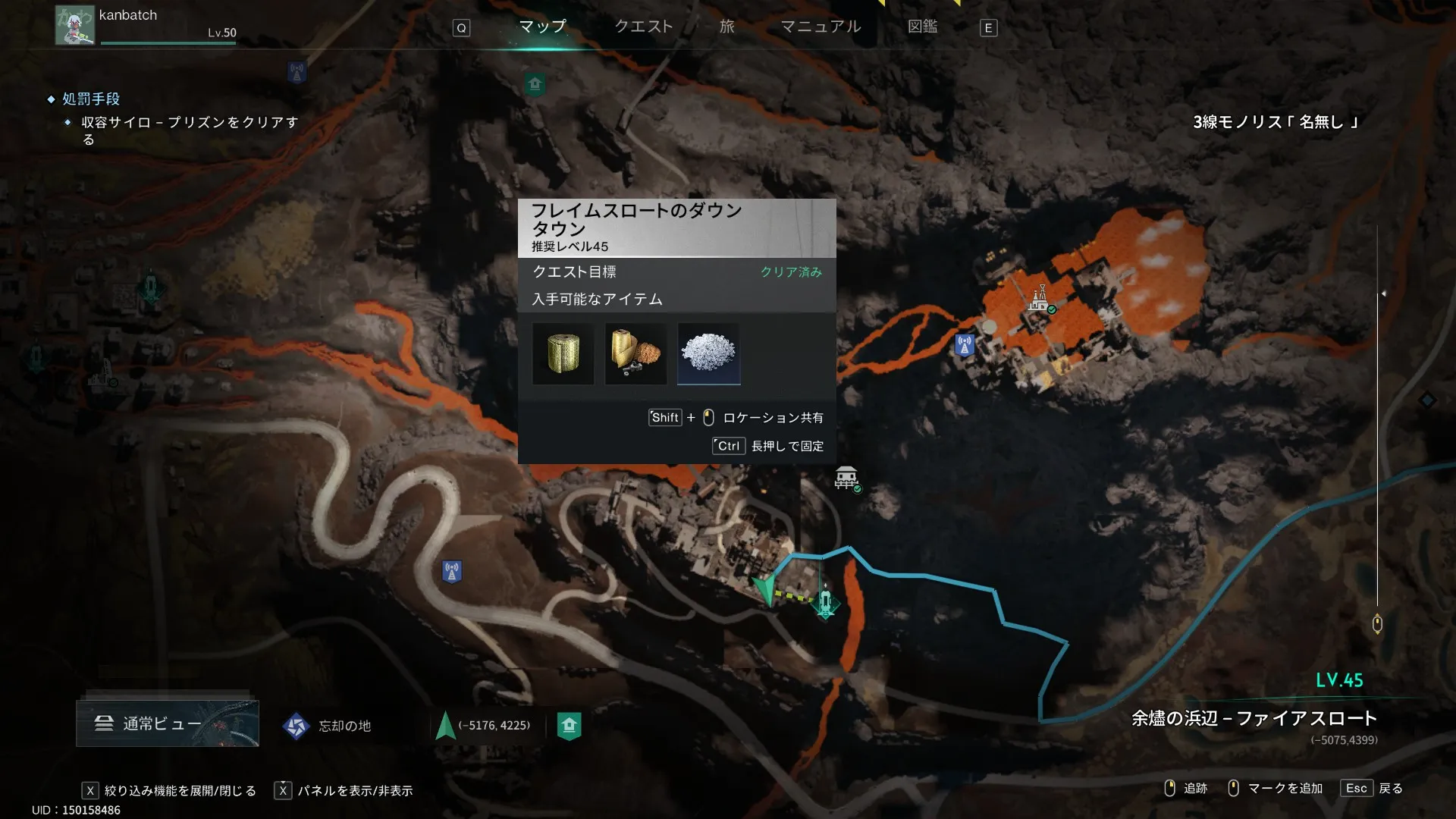Open the マニュアル tab
The height and width of the screenshot is (819, 1456).
point(821,27)
